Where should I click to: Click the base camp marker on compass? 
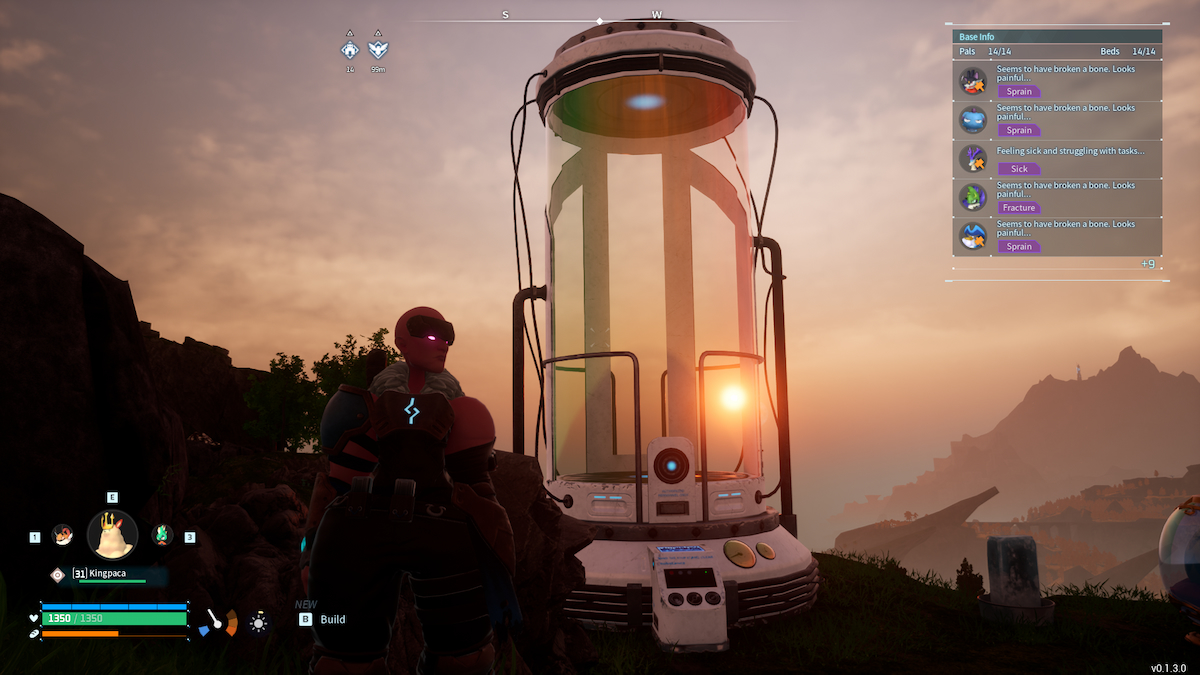click(350, 49)
